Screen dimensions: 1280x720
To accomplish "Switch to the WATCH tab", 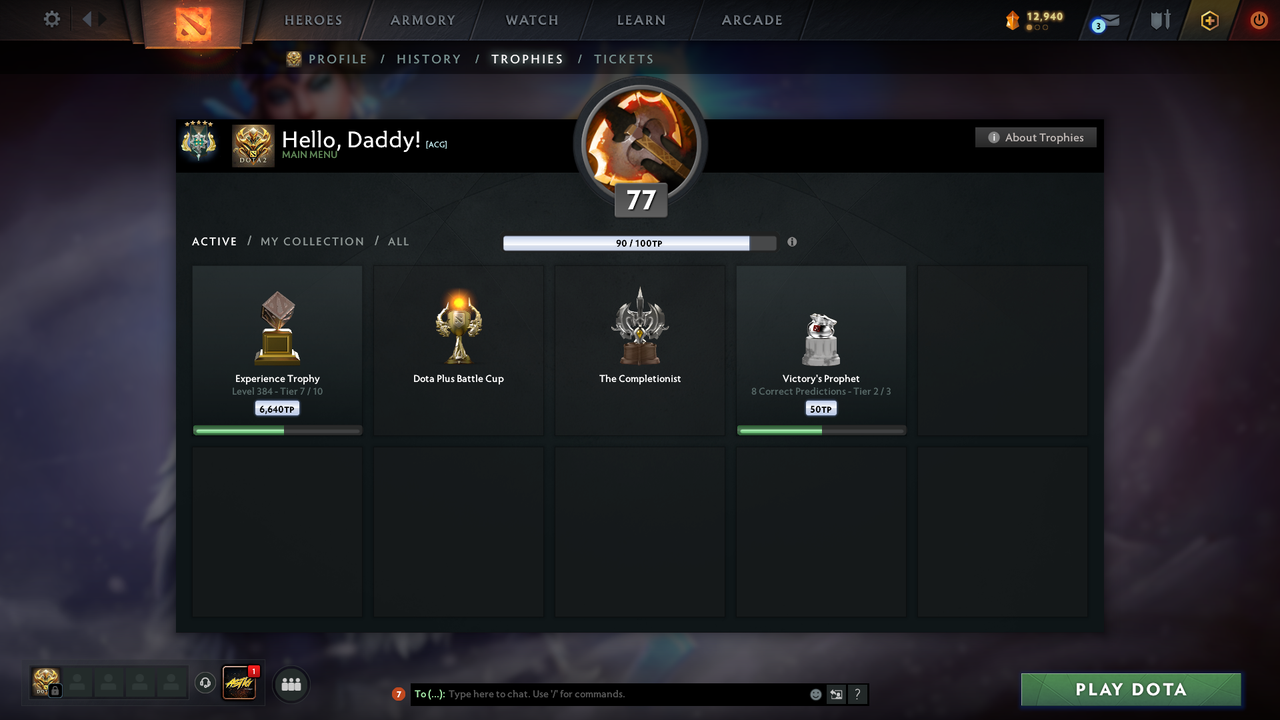I will pos(531,20).
